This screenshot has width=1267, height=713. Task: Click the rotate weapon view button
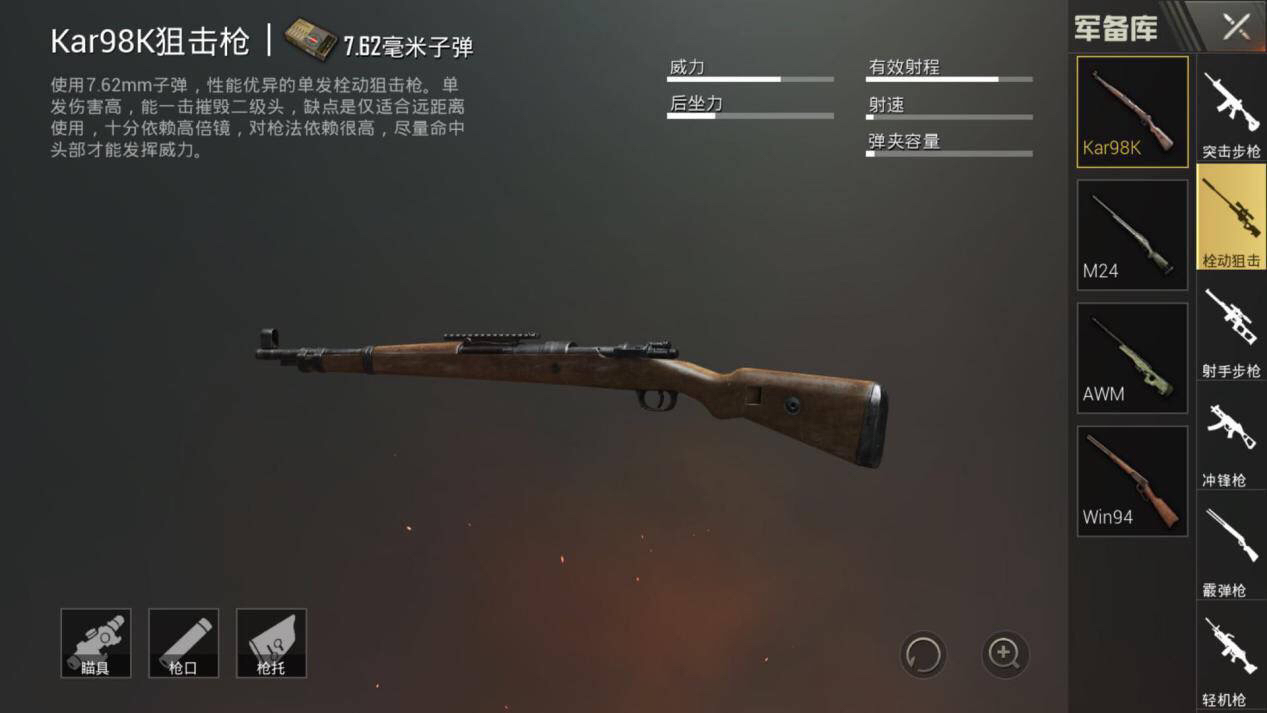pyautogui.click(x=922, y=655)
